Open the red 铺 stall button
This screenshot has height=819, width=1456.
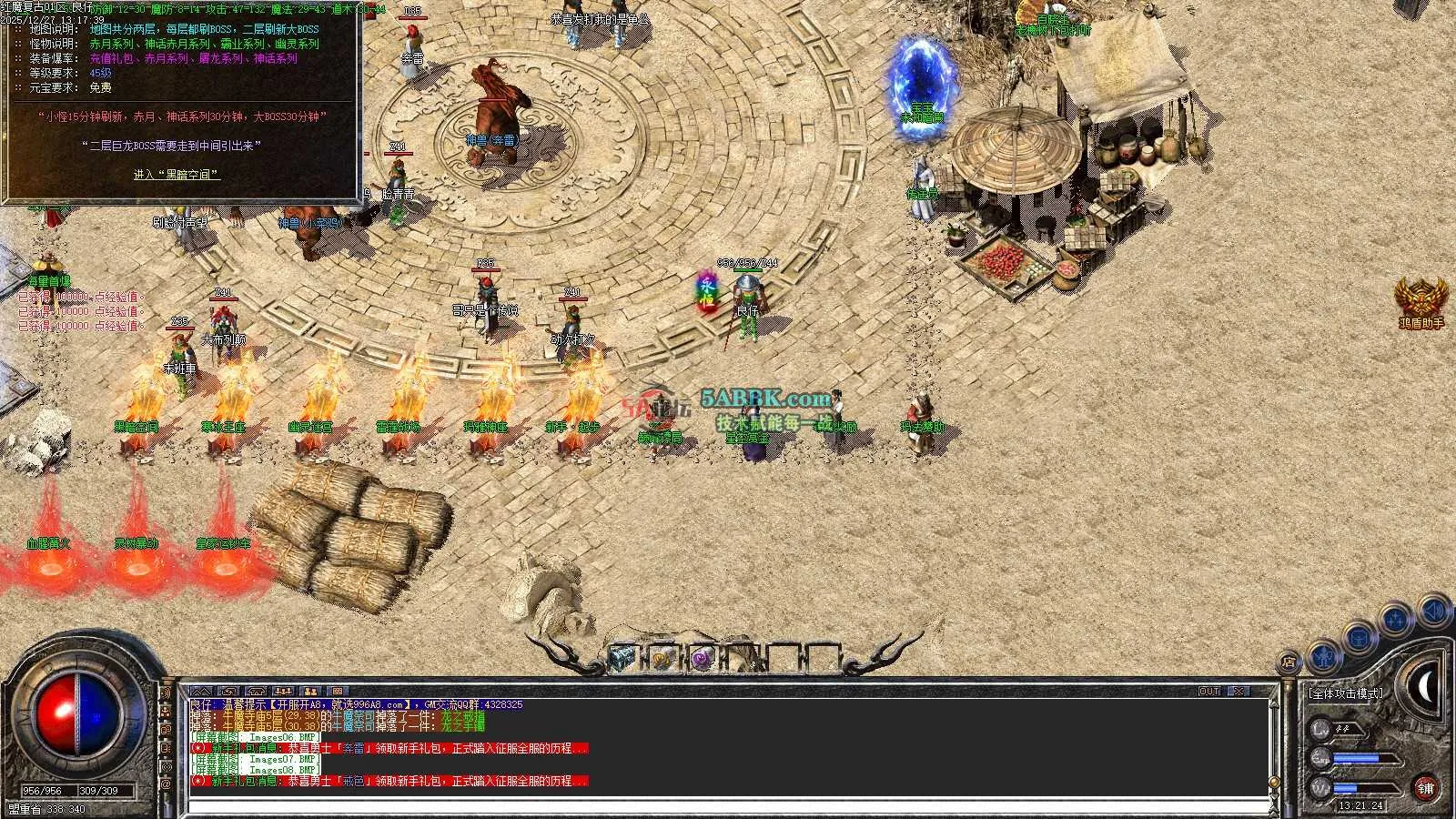click(1425, 788)
